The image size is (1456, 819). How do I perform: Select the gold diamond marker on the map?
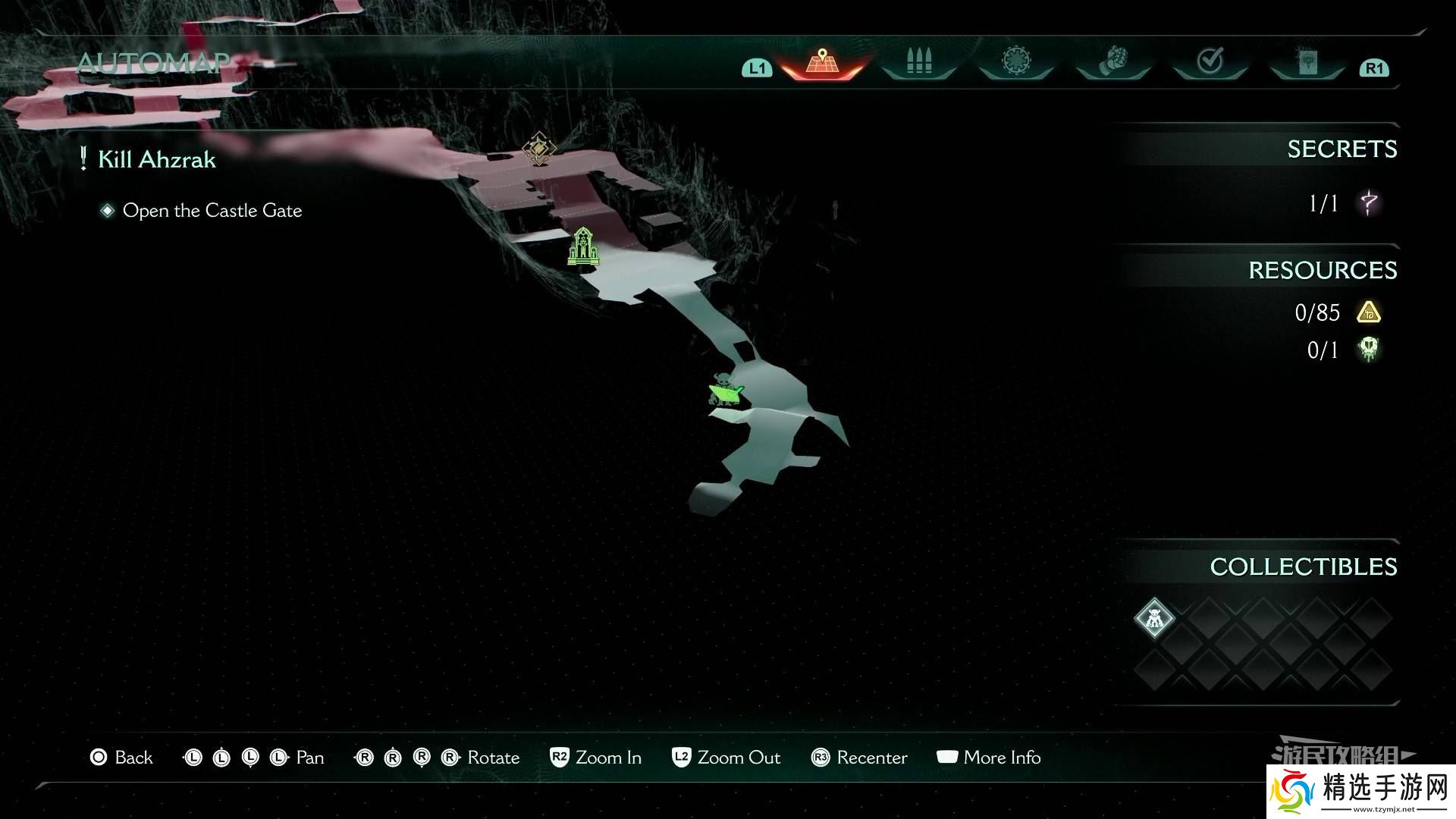[x=538, y=149]
